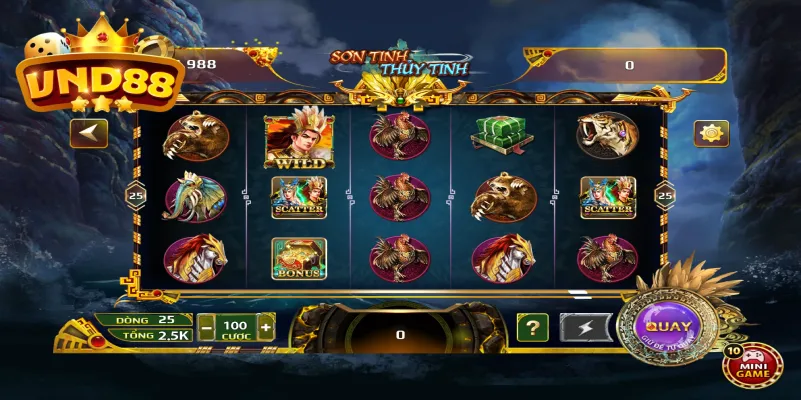Open the help question mark button
The width and height of the screenshot is (801, 400).
pos(532,327)
